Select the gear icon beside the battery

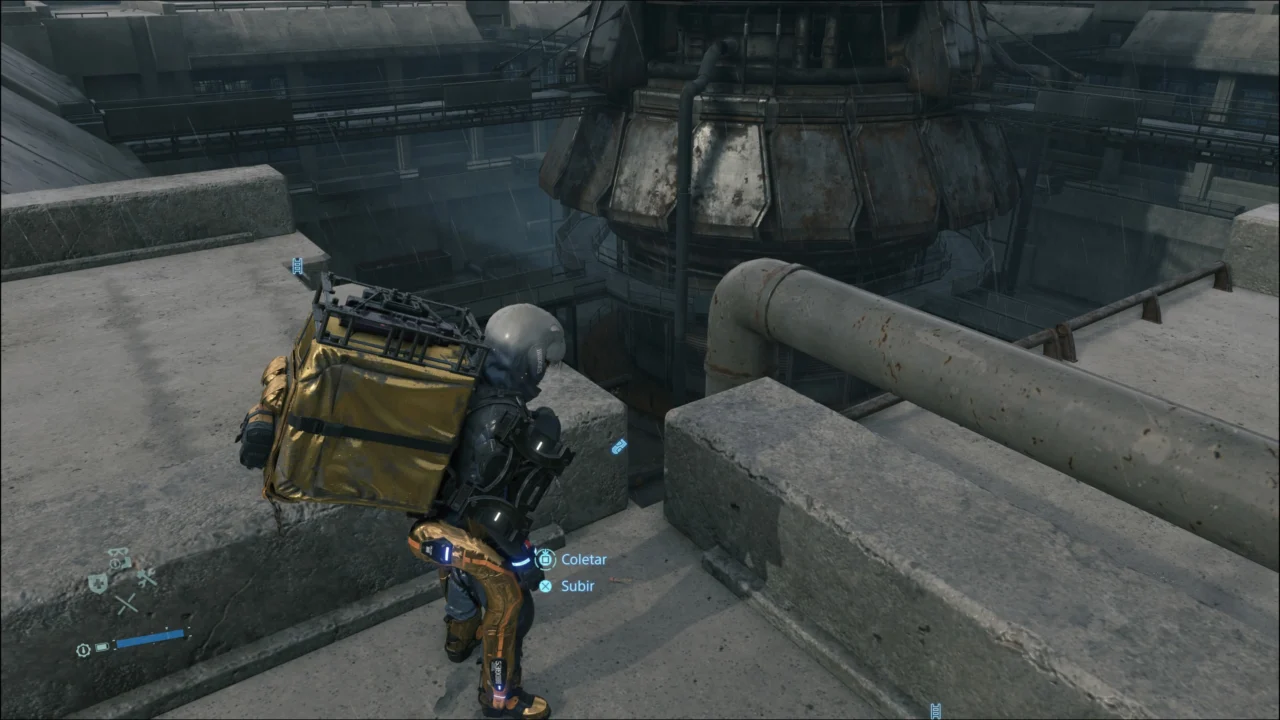click(x=83, y=650)
